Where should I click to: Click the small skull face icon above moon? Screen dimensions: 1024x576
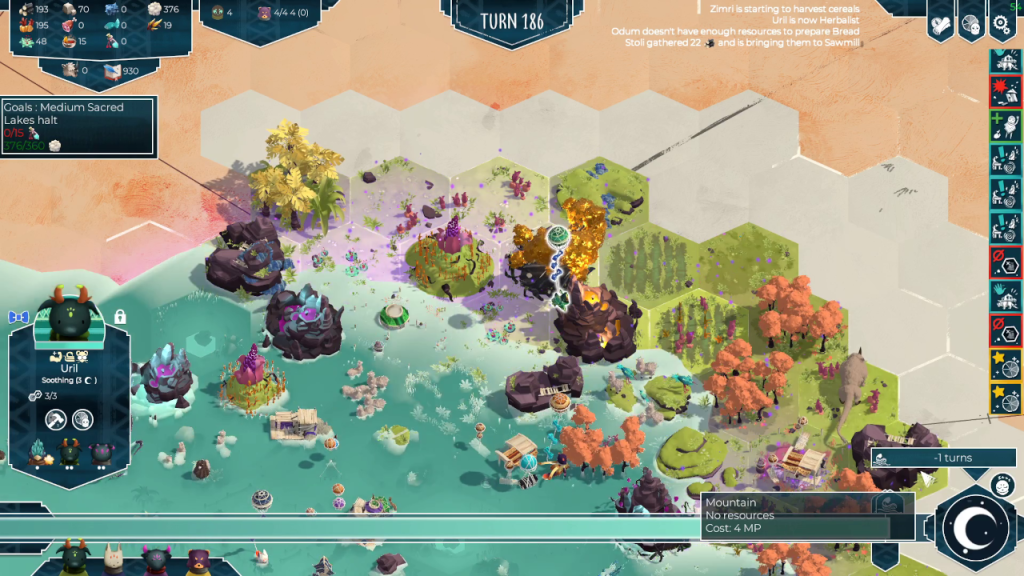click(x=1001, y=485)
